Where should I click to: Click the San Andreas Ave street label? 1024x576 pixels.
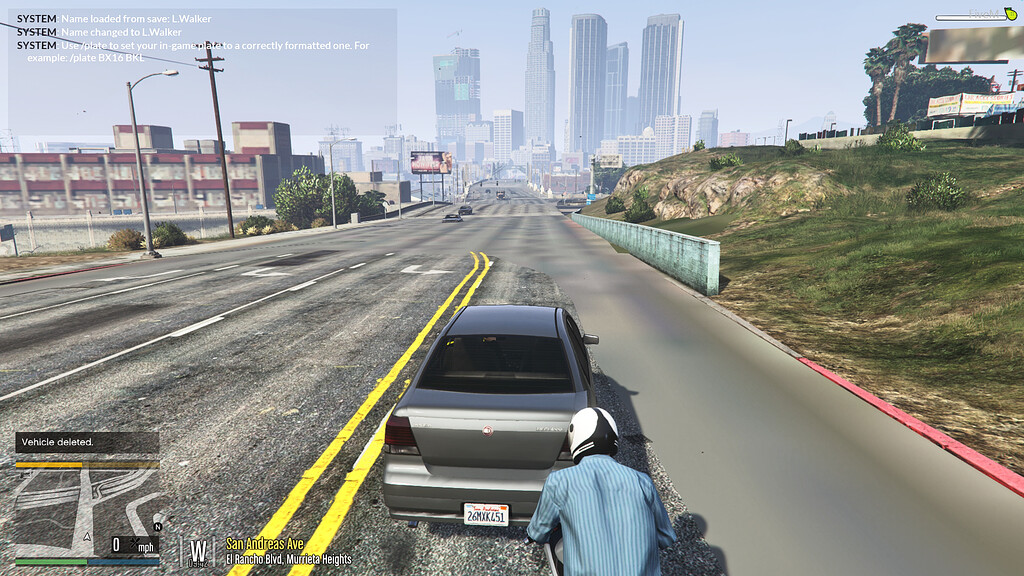(x=263, y=544)
